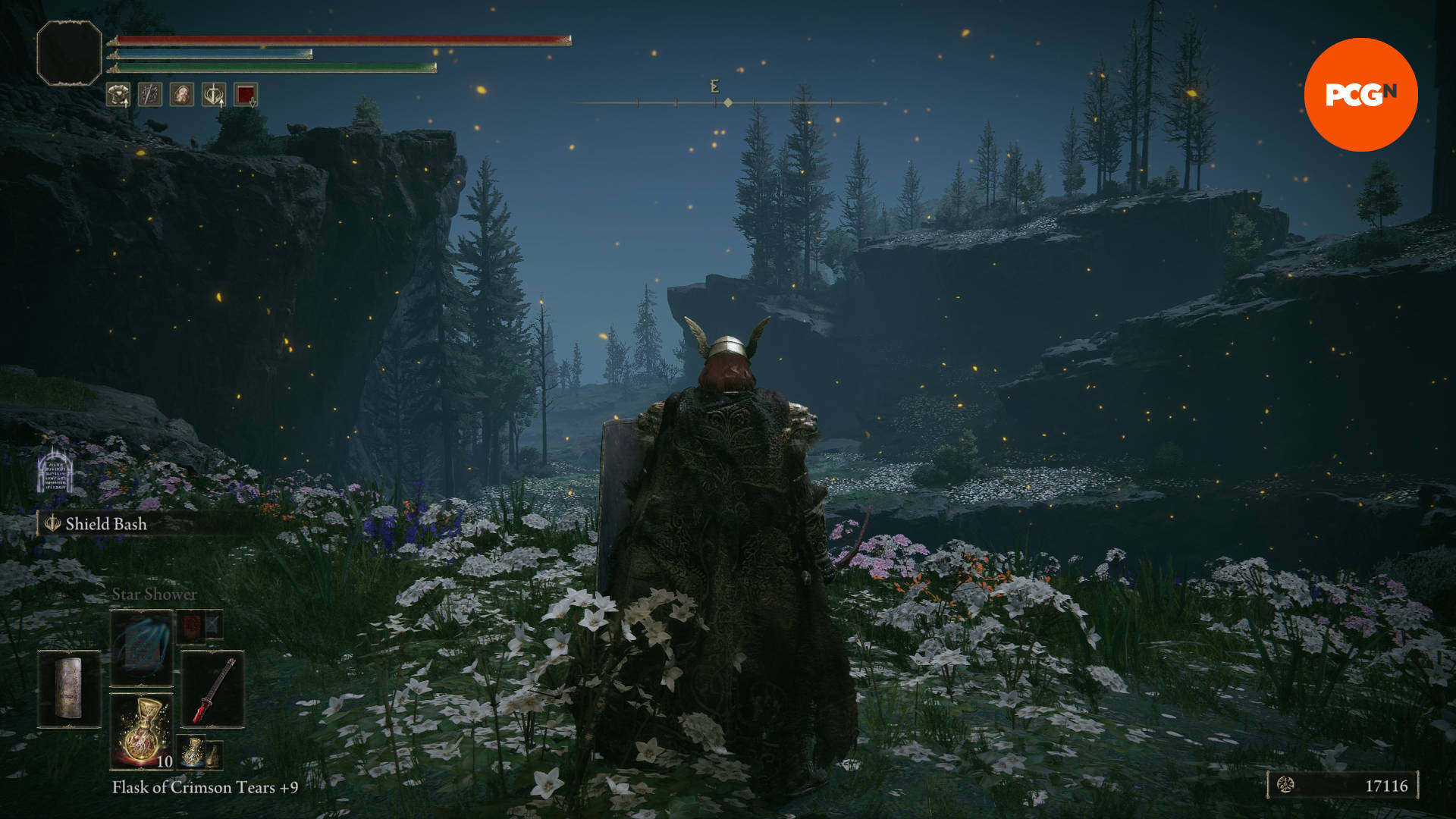Inspect the red square debuff status icon
Viewport: 1456px width, 819px height.
(246, 95)
